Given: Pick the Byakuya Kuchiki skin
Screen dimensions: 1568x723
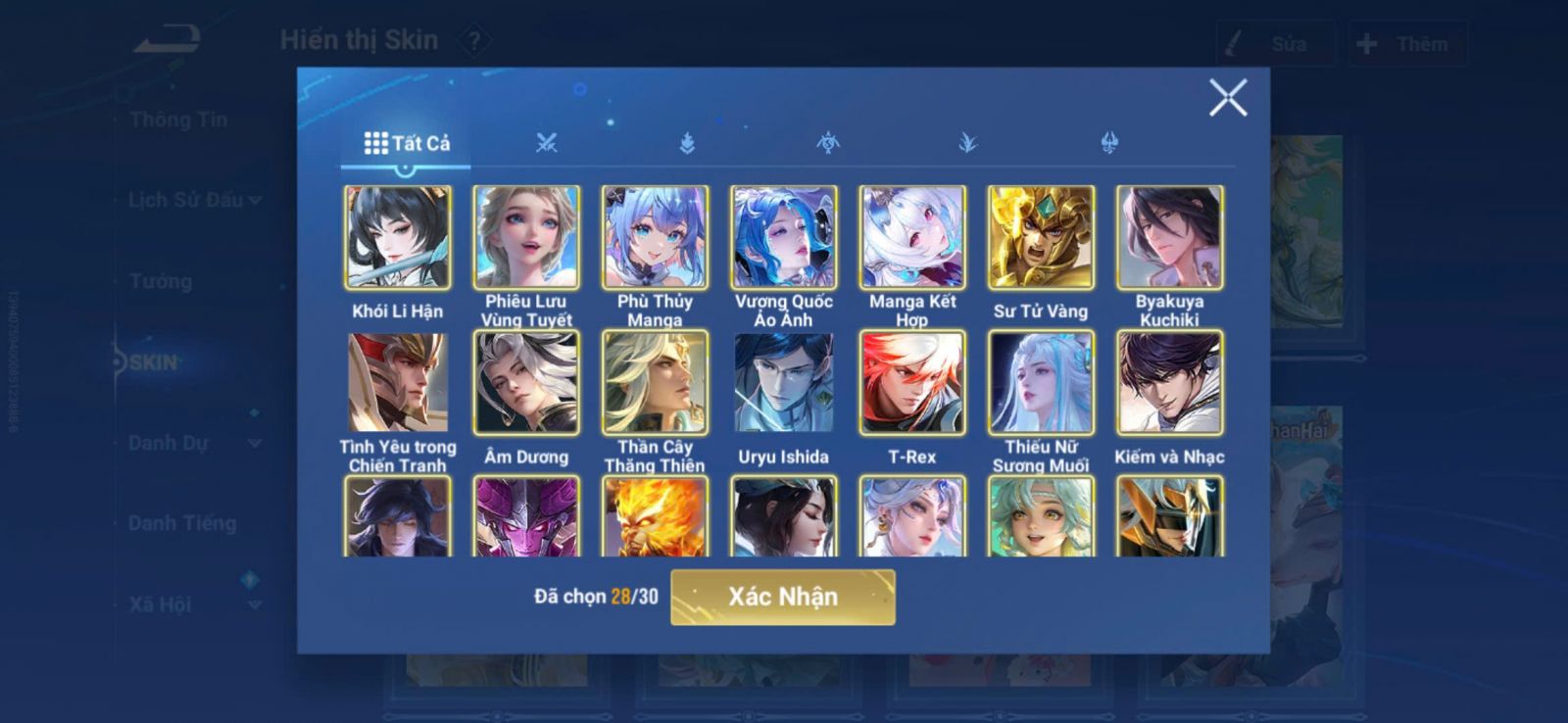Looking at the screenshot, I should pyautogui.click(x=1169, y=238).
